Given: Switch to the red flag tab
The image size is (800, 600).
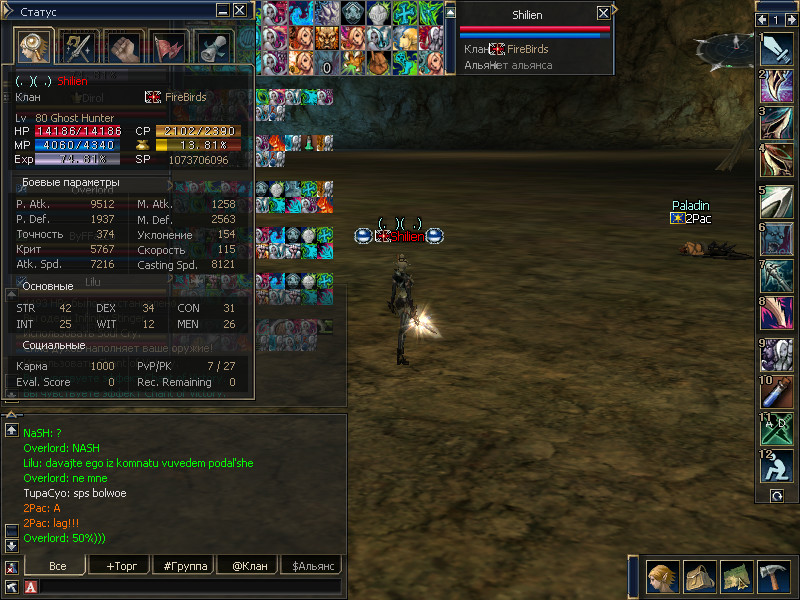Looking at the screenshot, I should tap(168, 47).
